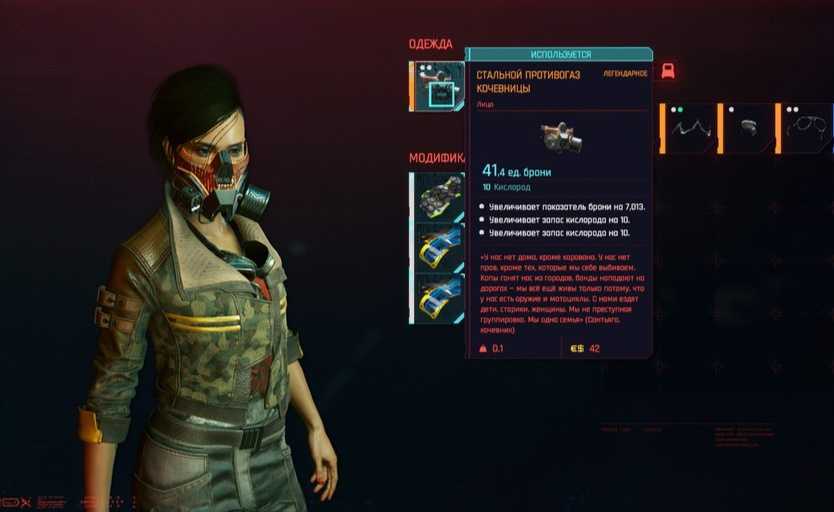The height and width of the screenshot is (512, 834).
Task: Select the equipped steel gas mask slot
Action: point(438,87)
